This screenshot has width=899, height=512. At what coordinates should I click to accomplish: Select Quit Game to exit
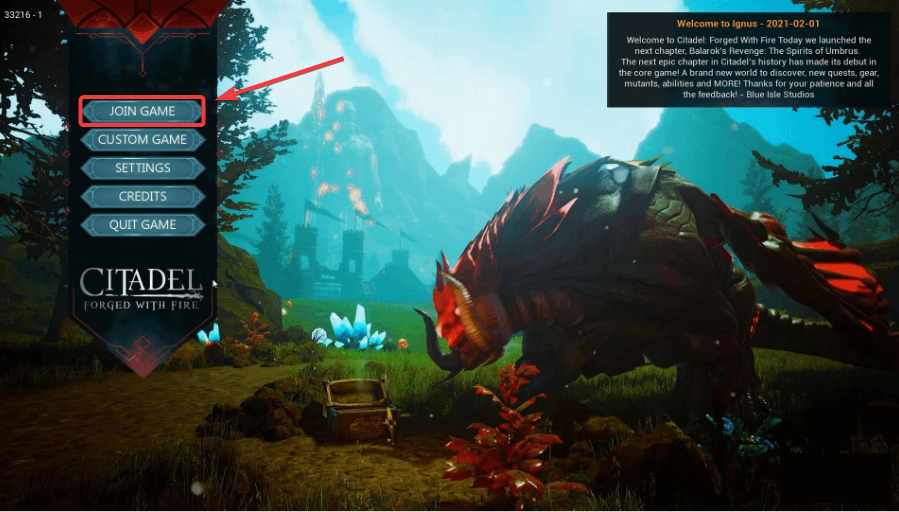[x=142, y=225]
